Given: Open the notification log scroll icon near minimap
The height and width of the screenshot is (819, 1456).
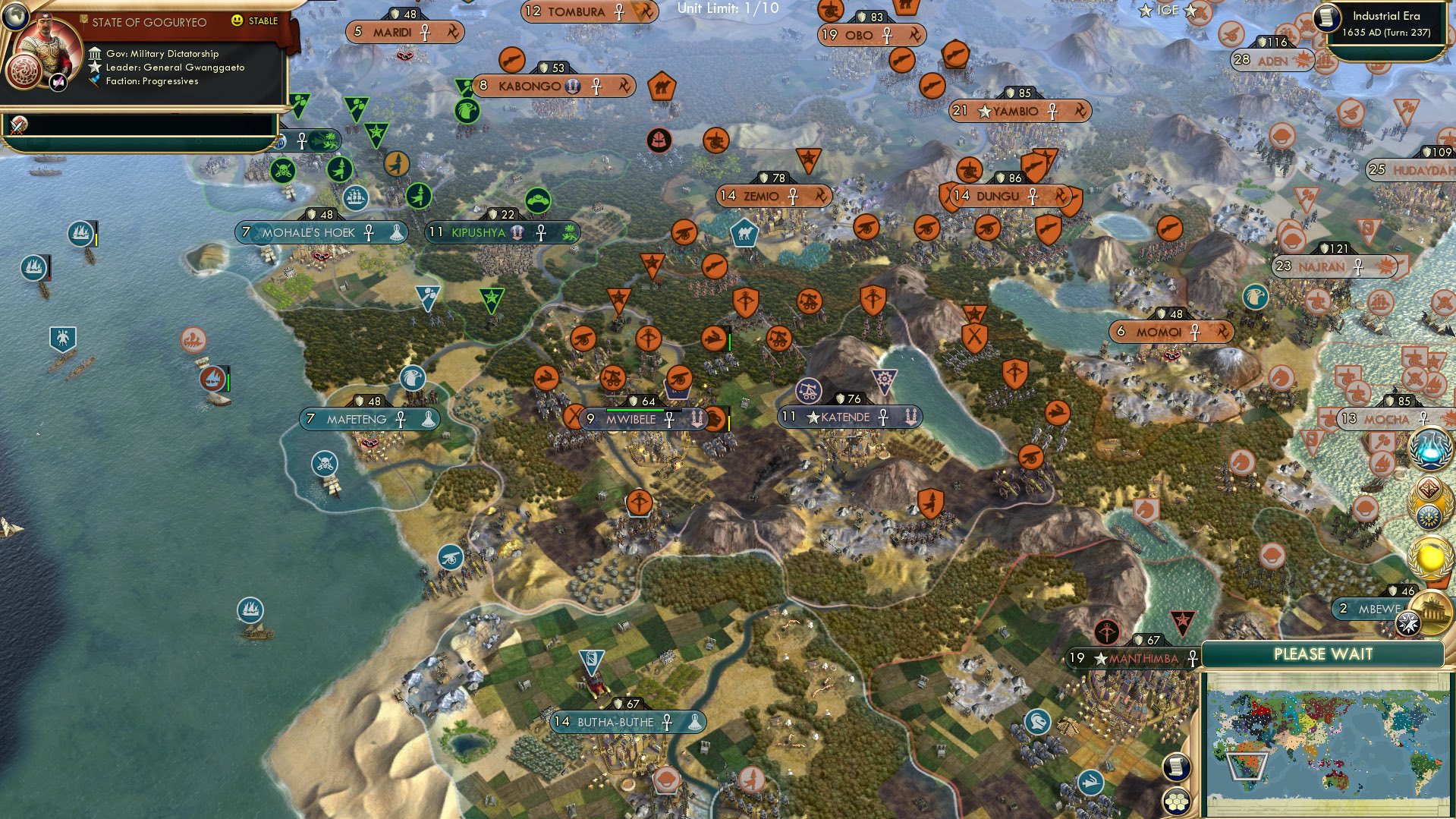Looking at the screenshot, I should (x=1176, y=767).
